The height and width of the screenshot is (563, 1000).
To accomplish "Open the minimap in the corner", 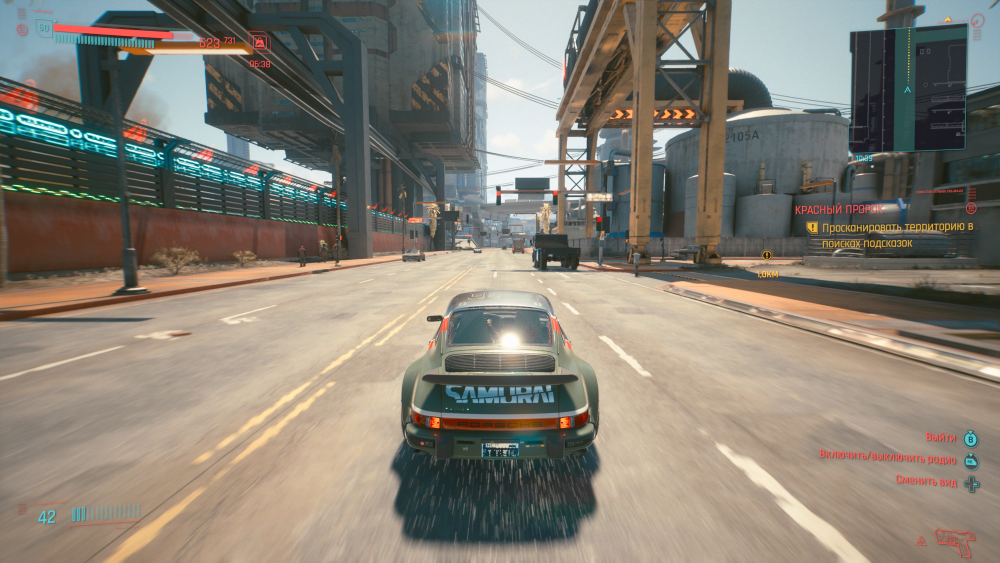I will point(908,89).
